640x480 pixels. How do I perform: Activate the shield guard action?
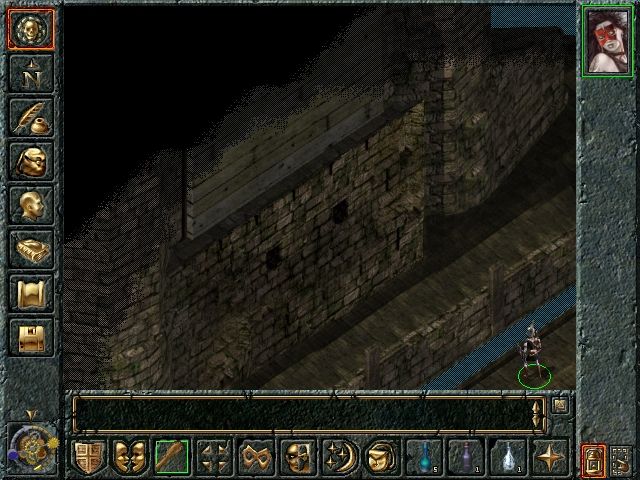[88, 458]
